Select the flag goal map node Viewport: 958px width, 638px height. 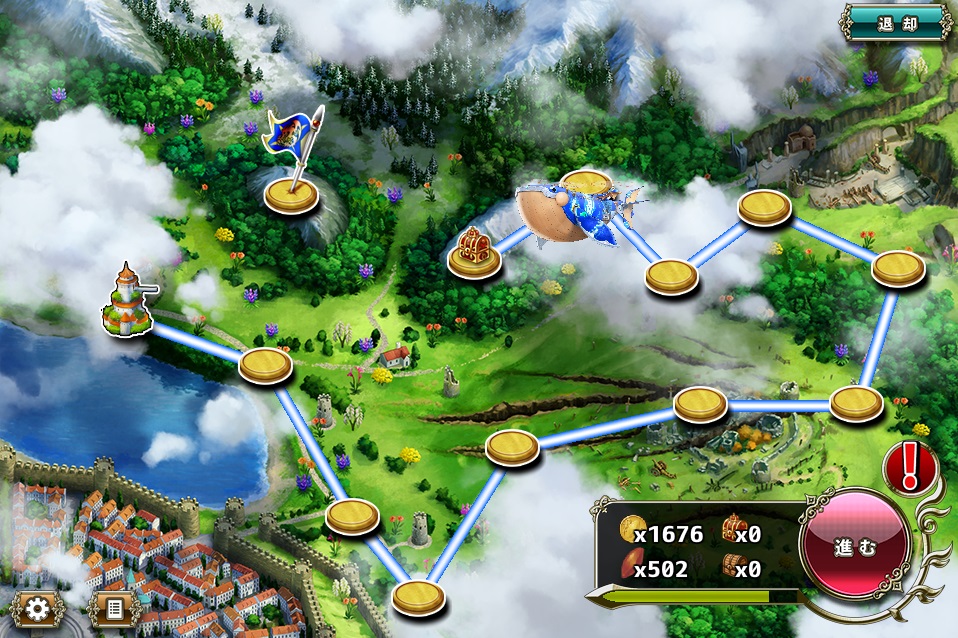(x=291, y=190)
